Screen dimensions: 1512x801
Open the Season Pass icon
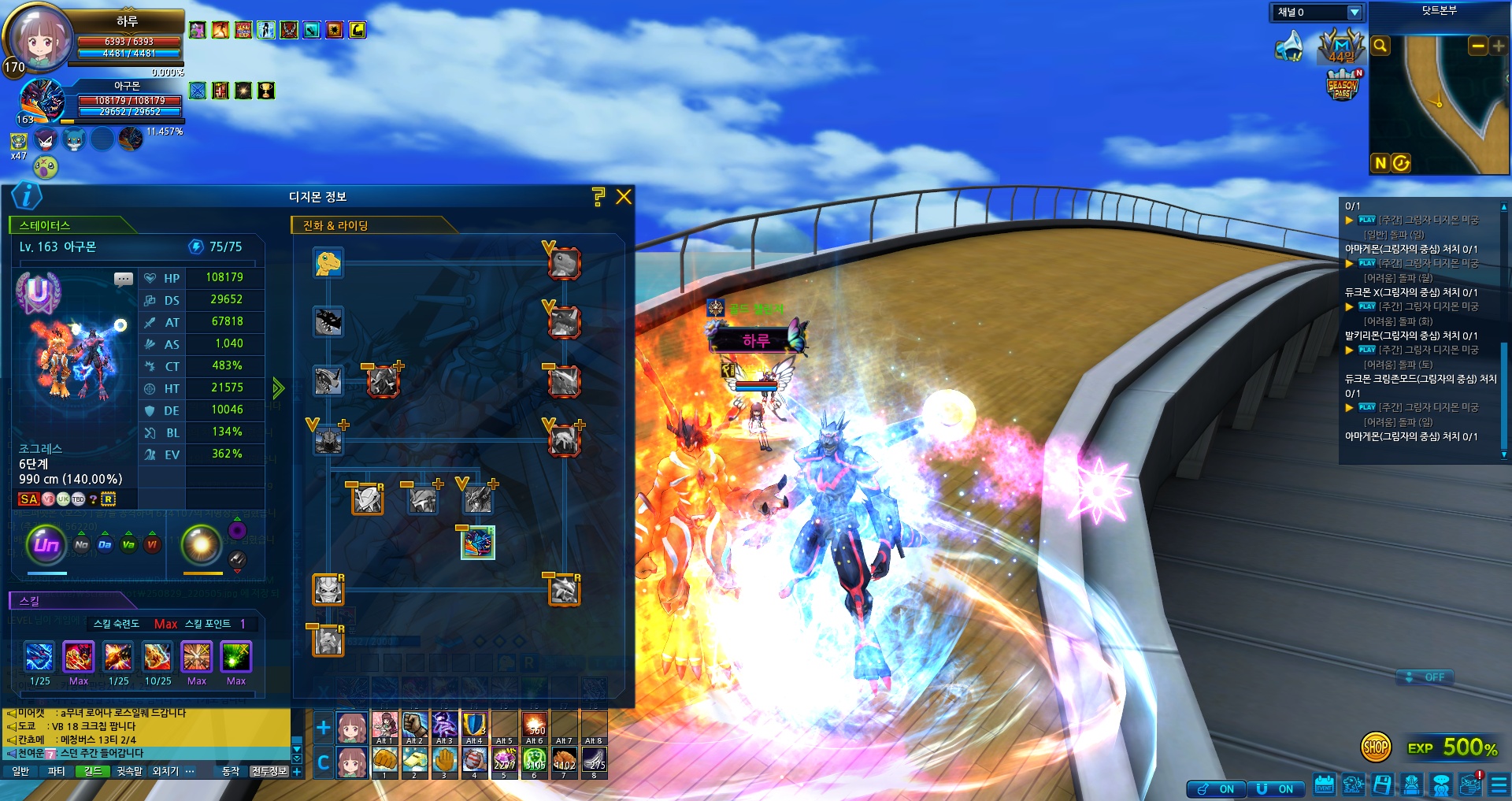1343,85
